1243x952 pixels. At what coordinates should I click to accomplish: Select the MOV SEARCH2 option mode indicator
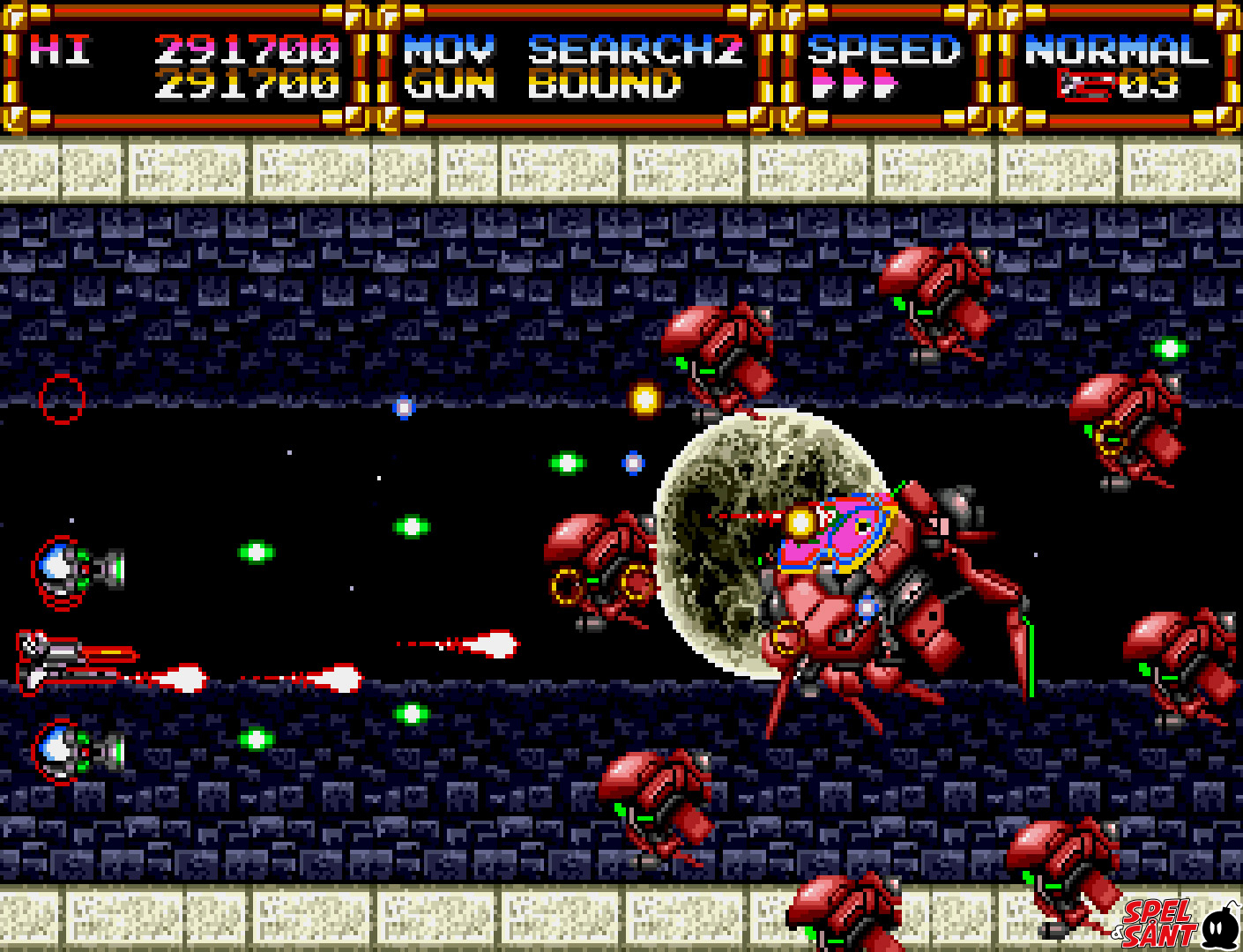pyautogui.click(x=573, y=50)
